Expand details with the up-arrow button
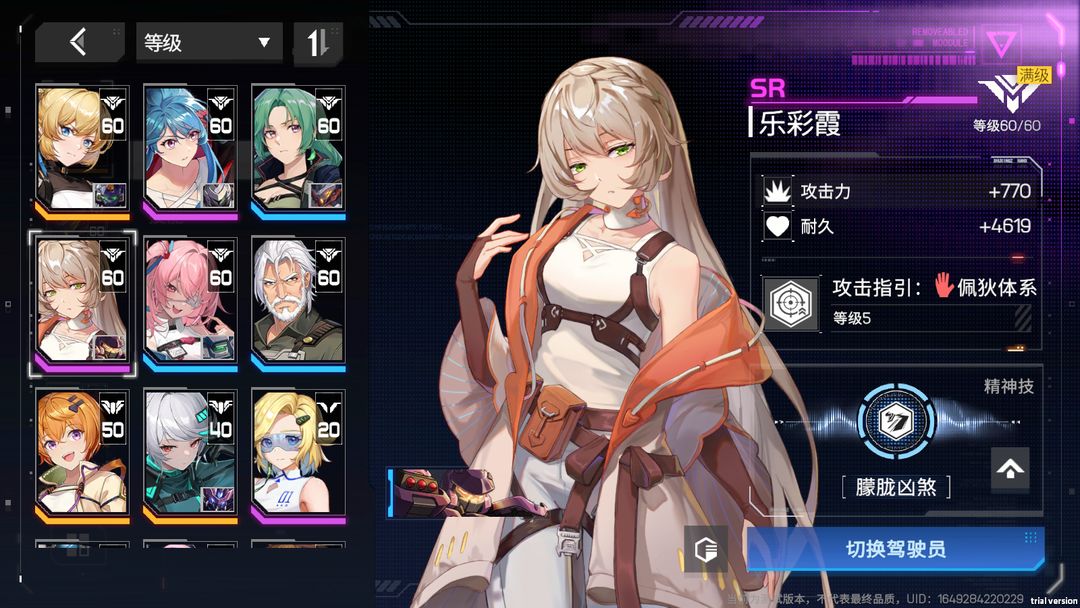The image size is (1080, 608). coord(1010,468)
